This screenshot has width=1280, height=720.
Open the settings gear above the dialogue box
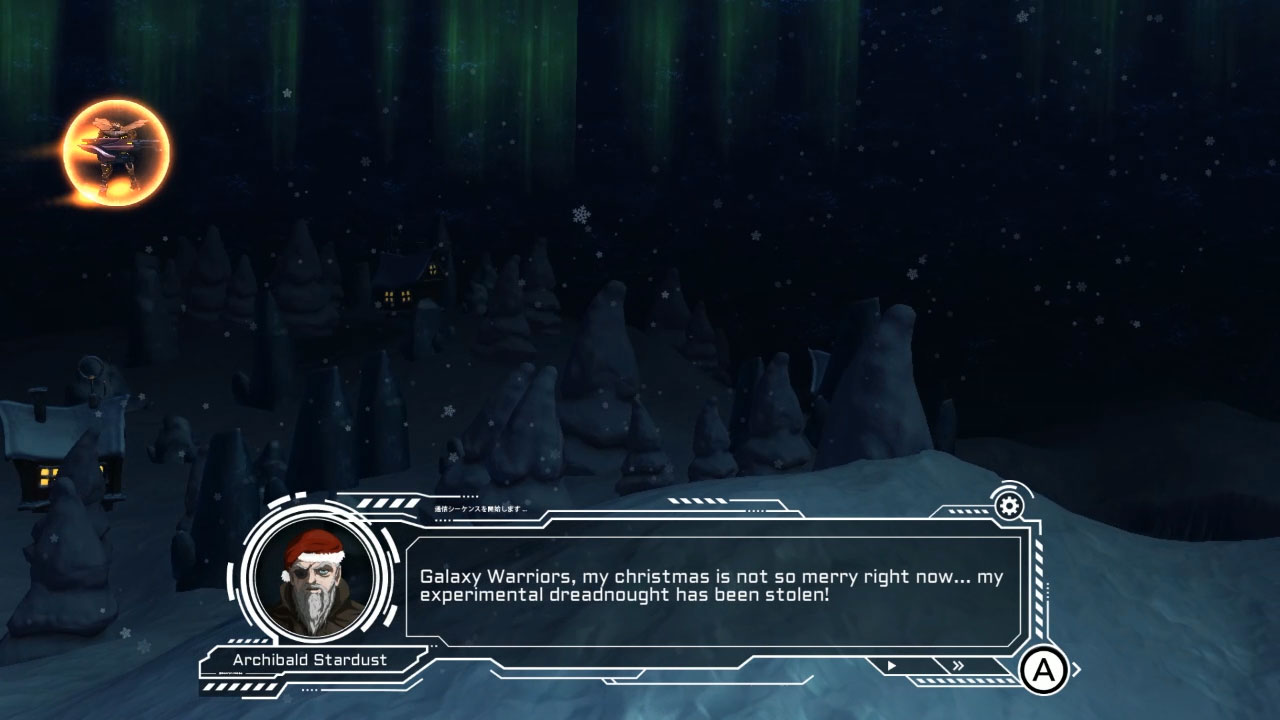[x=1009, y=505]
